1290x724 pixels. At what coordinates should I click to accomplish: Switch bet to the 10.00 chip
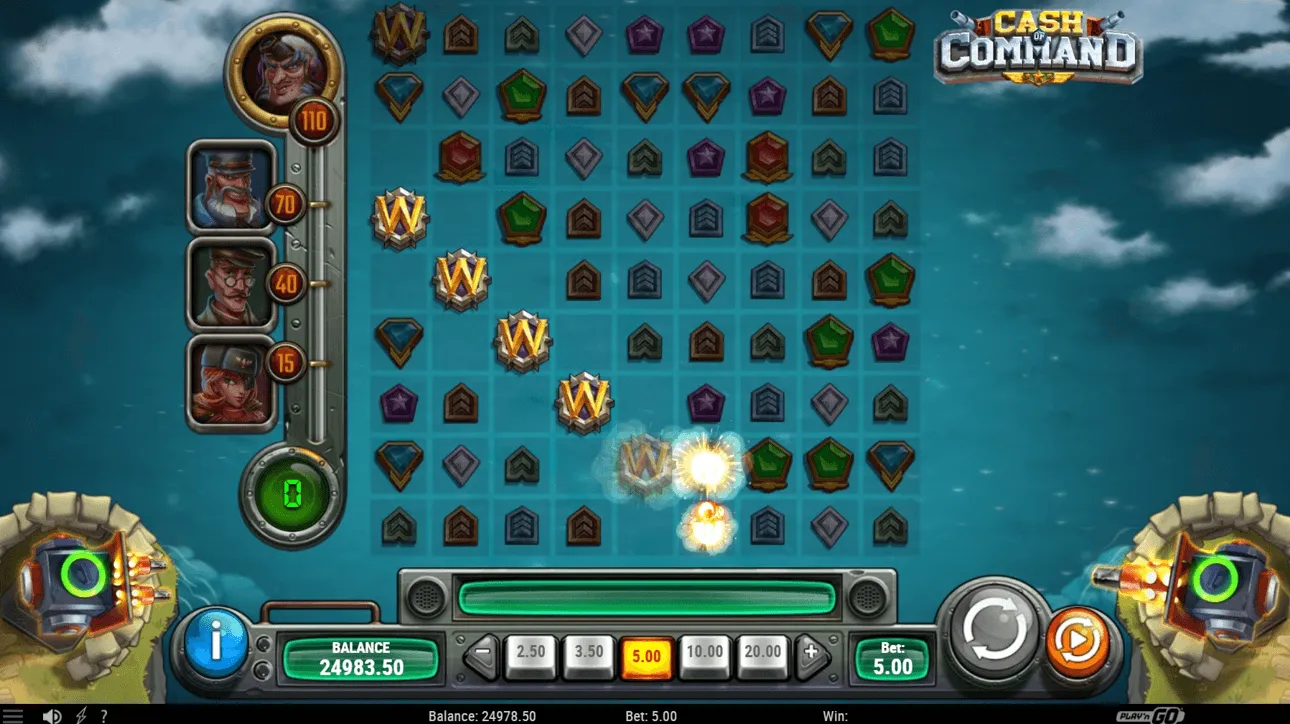[x=704, y=651]
